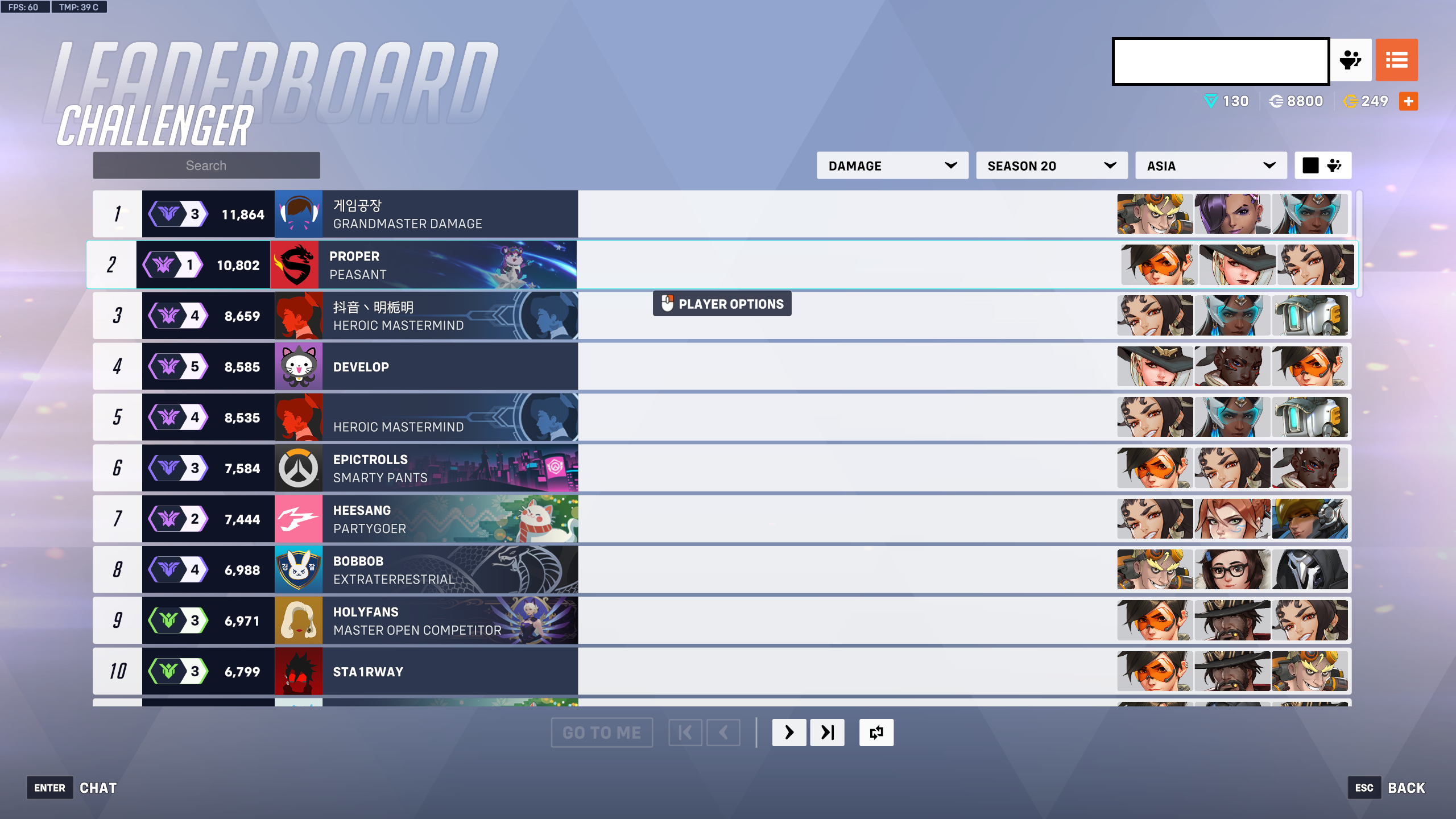The height and width of the screenshot is (819, 1456).
Task: Click HEESANG's pink player icon
Action: (299, 518)
